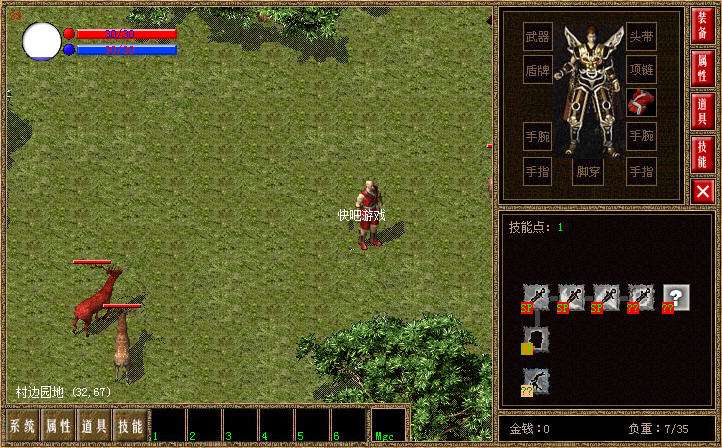Image resolution: width=722 pixels, height=448 pixels.
Task: Select the running figure skill icon
Action: tap(535, 381)
